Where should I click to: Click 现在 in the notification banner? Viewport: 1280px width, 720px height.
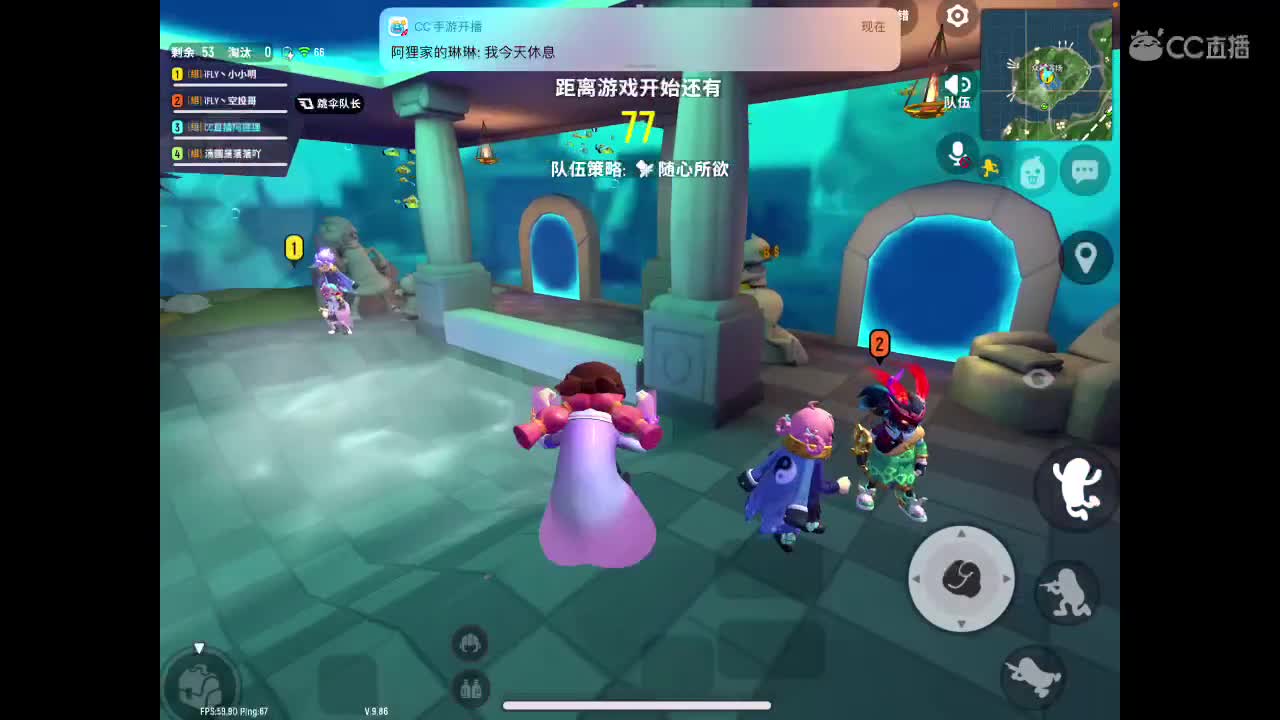[875, 28]
